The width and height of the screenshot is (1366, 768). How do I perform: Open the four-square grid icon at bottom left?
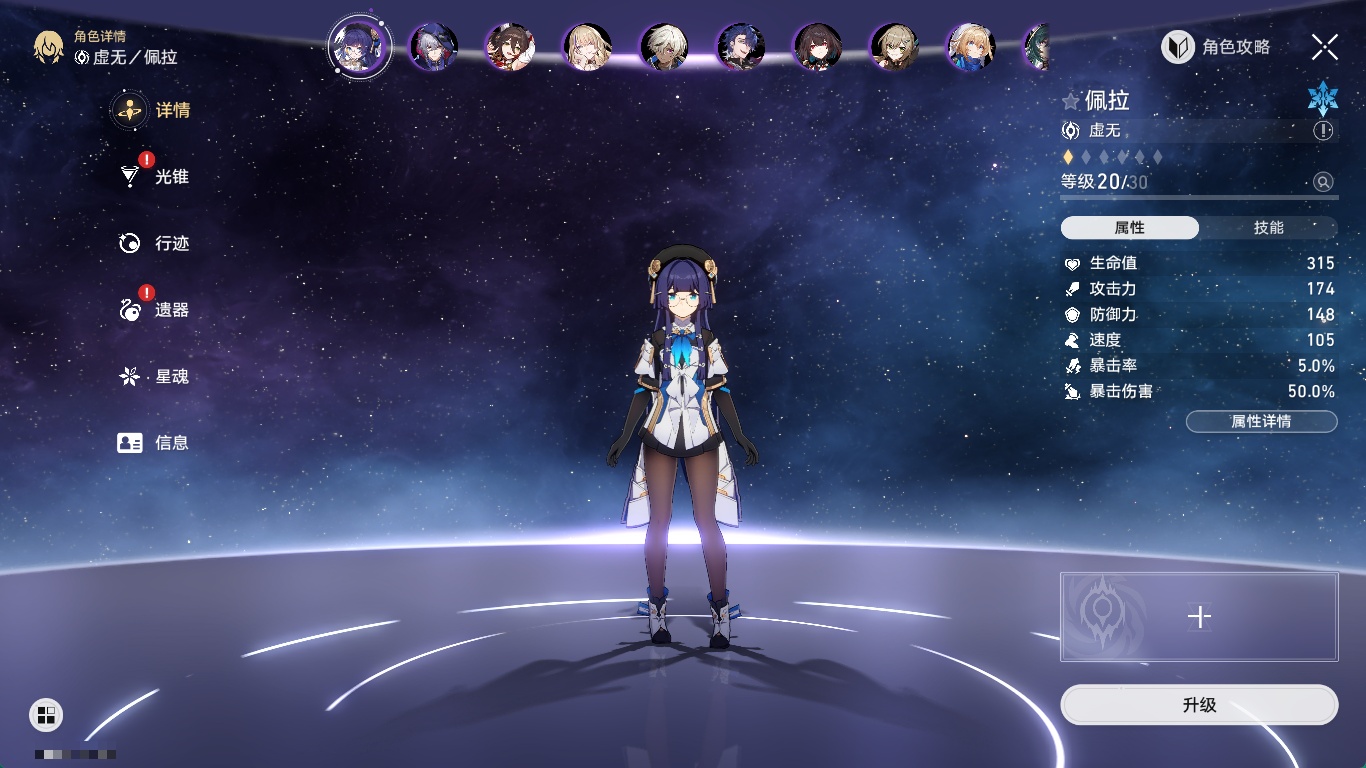[46, 714]
